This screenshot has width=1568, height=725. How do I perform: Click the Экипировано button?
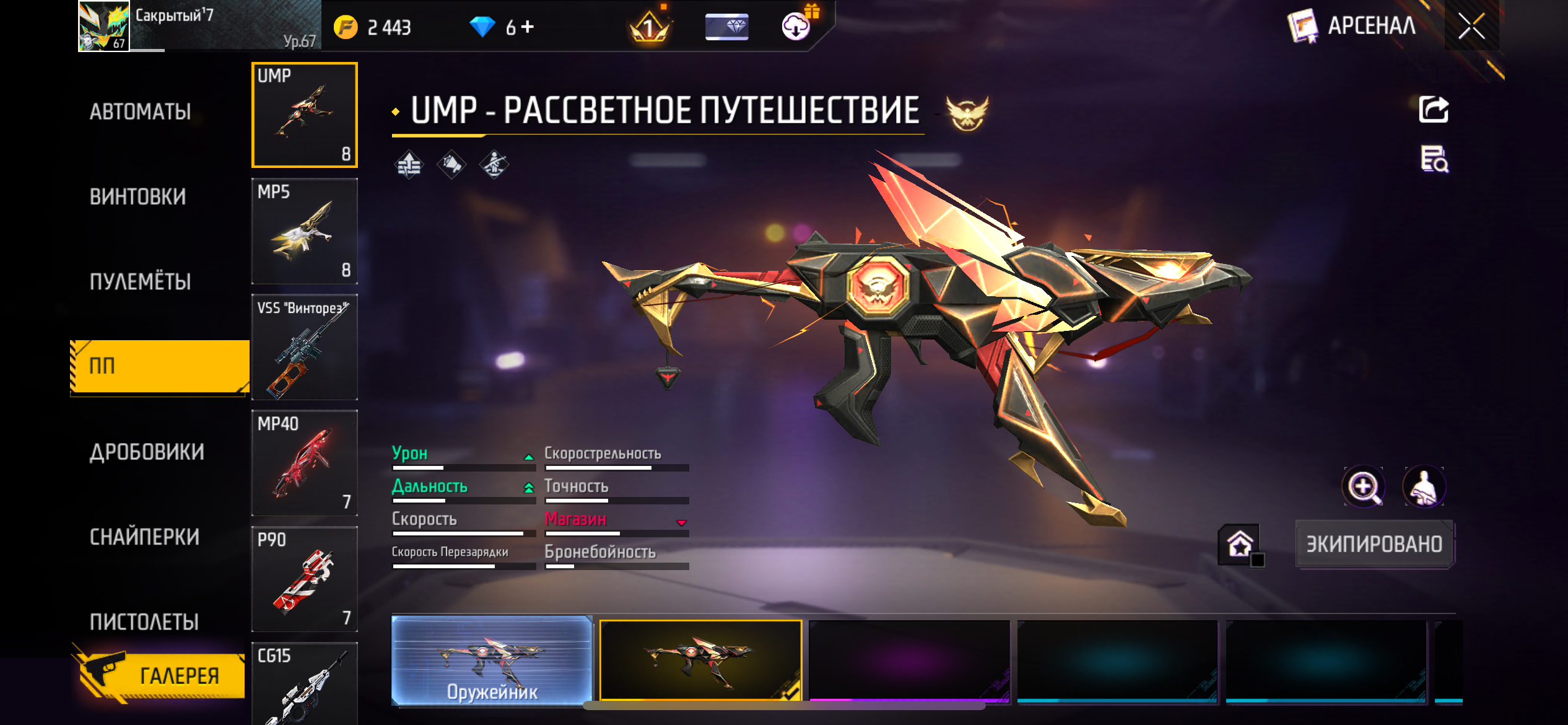(x=1374, y=543)
